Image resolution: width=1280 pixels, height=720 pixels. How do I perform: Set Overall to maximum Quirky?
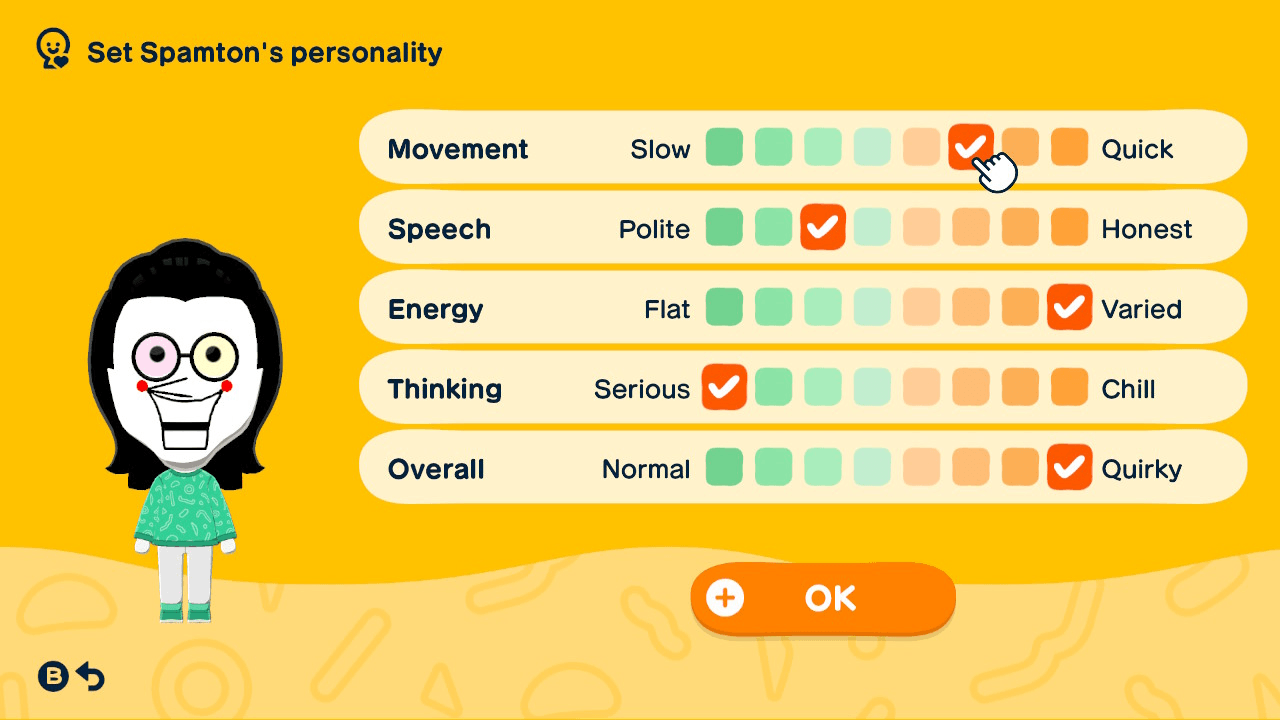coord(1069,467)
